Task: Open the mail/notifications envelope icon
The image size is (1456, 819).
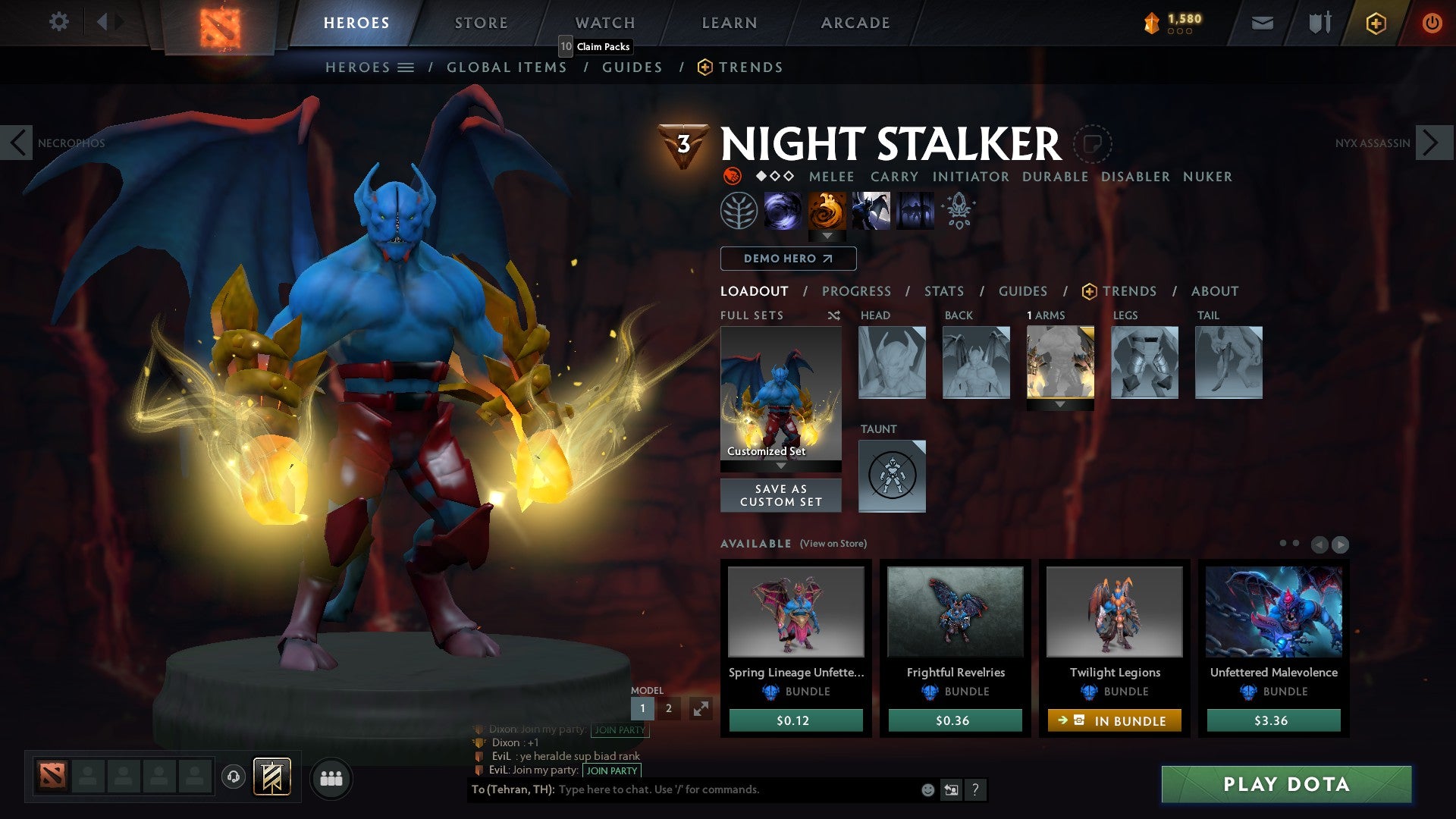Action: pyautogui.click(x=1263, y=23)
